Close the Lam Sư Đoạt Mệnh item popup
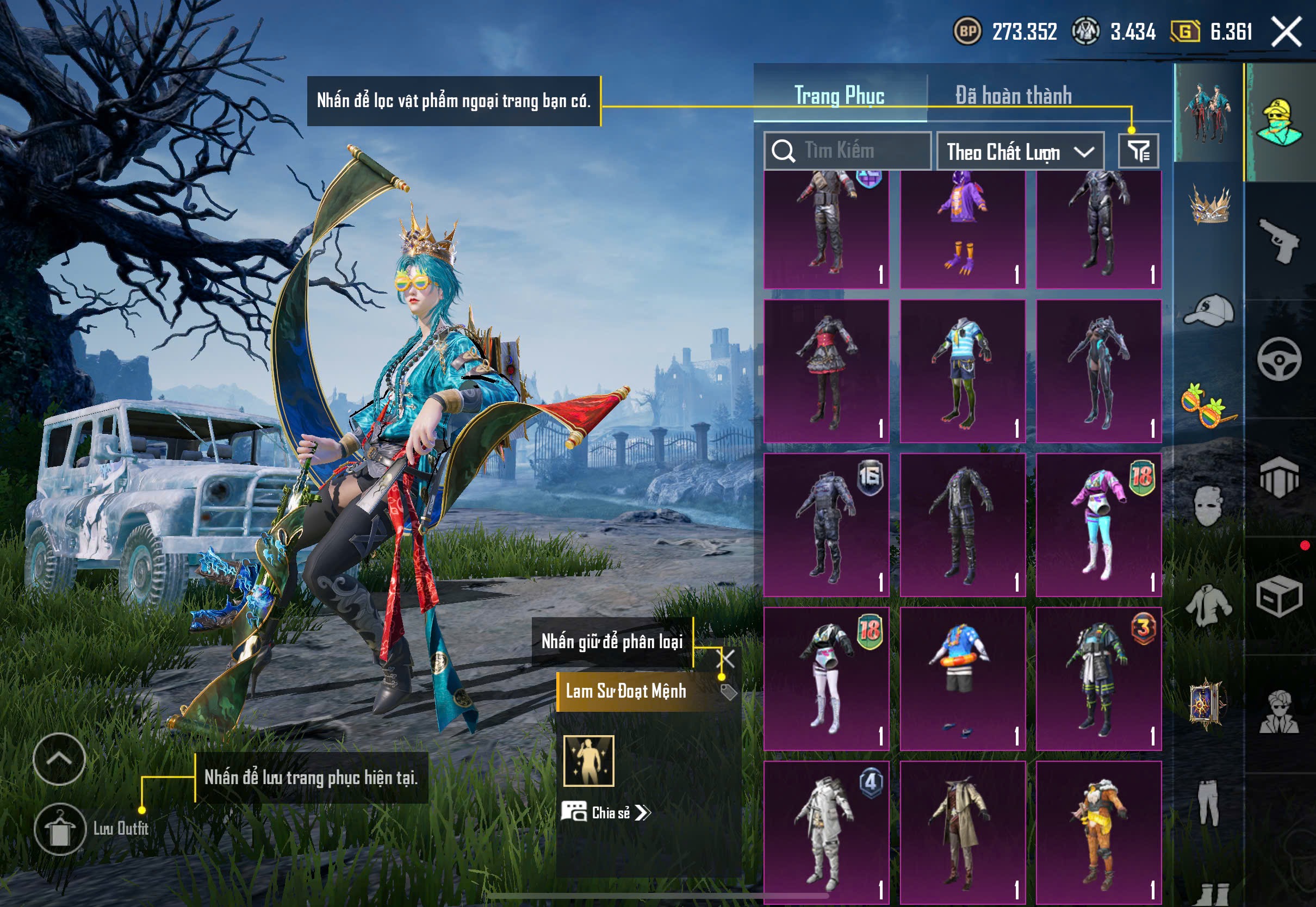 727,658
